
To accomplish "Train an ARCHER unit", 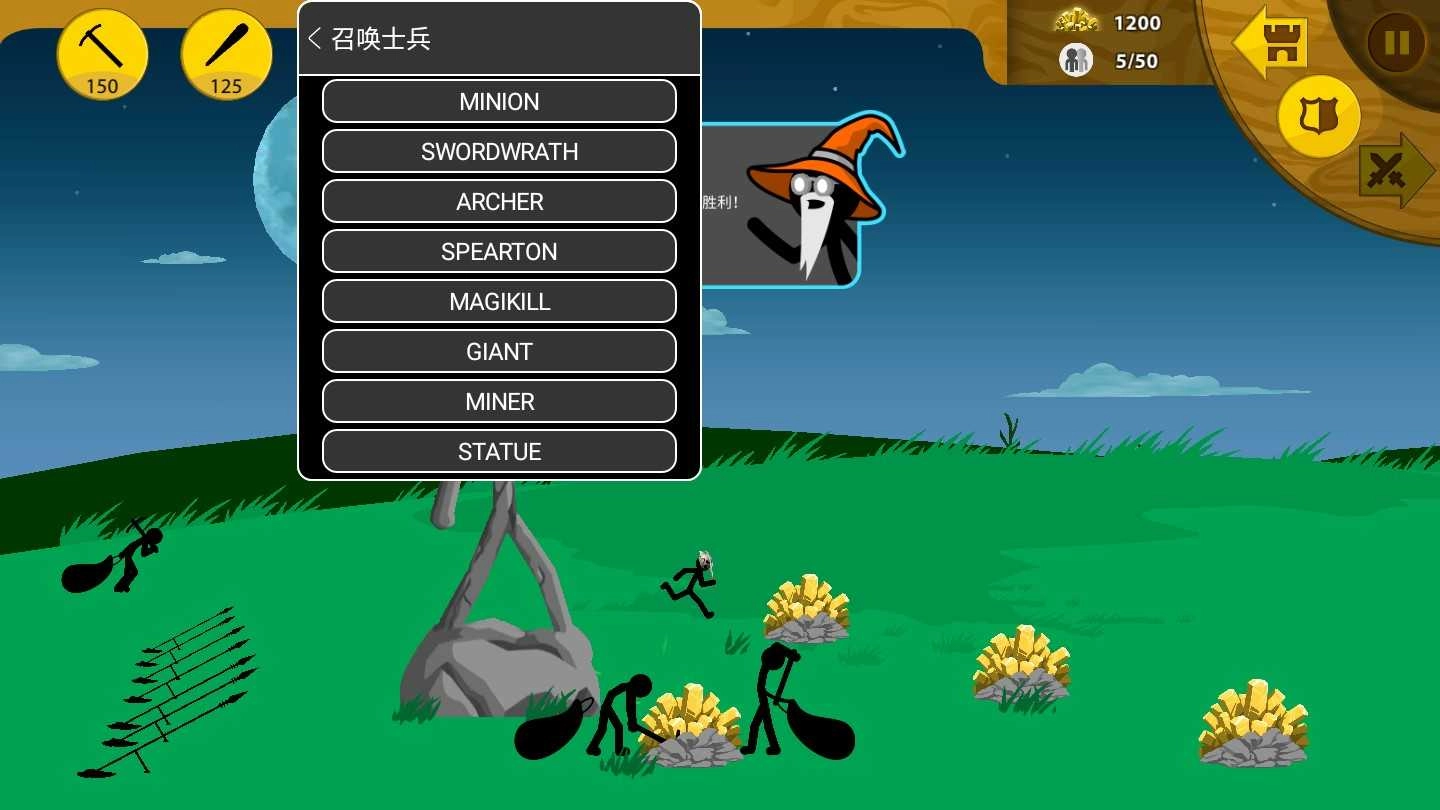I will point(499,201).
